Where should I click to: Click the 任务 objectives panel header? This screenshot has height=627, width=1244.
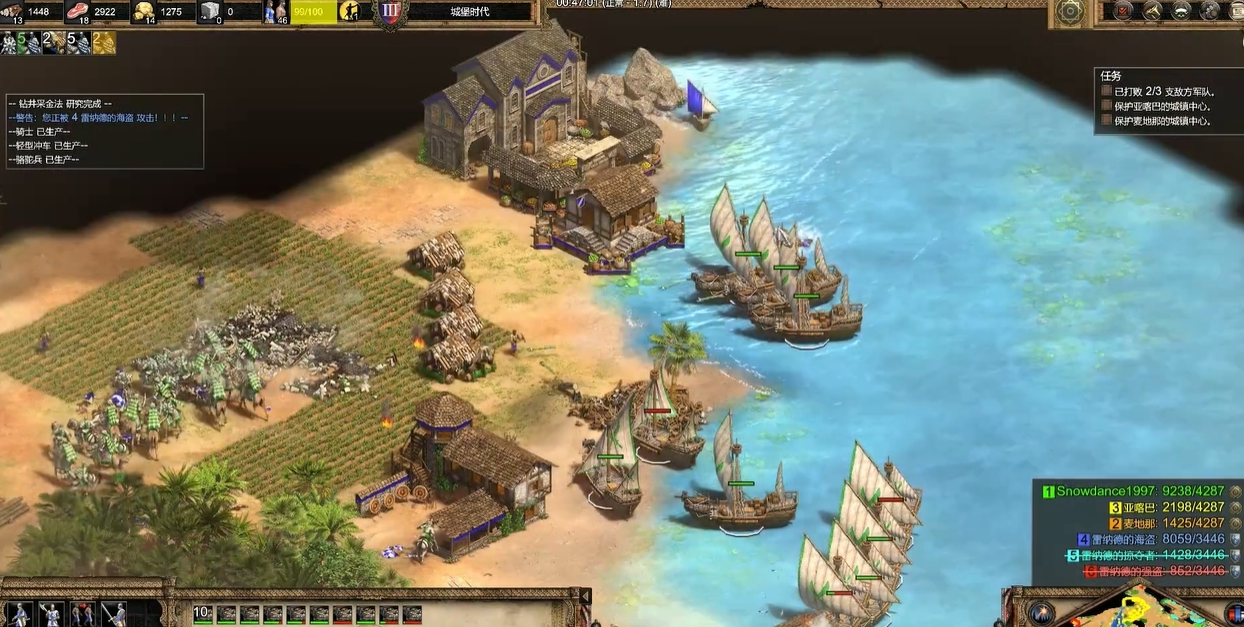coord(1111,76)
